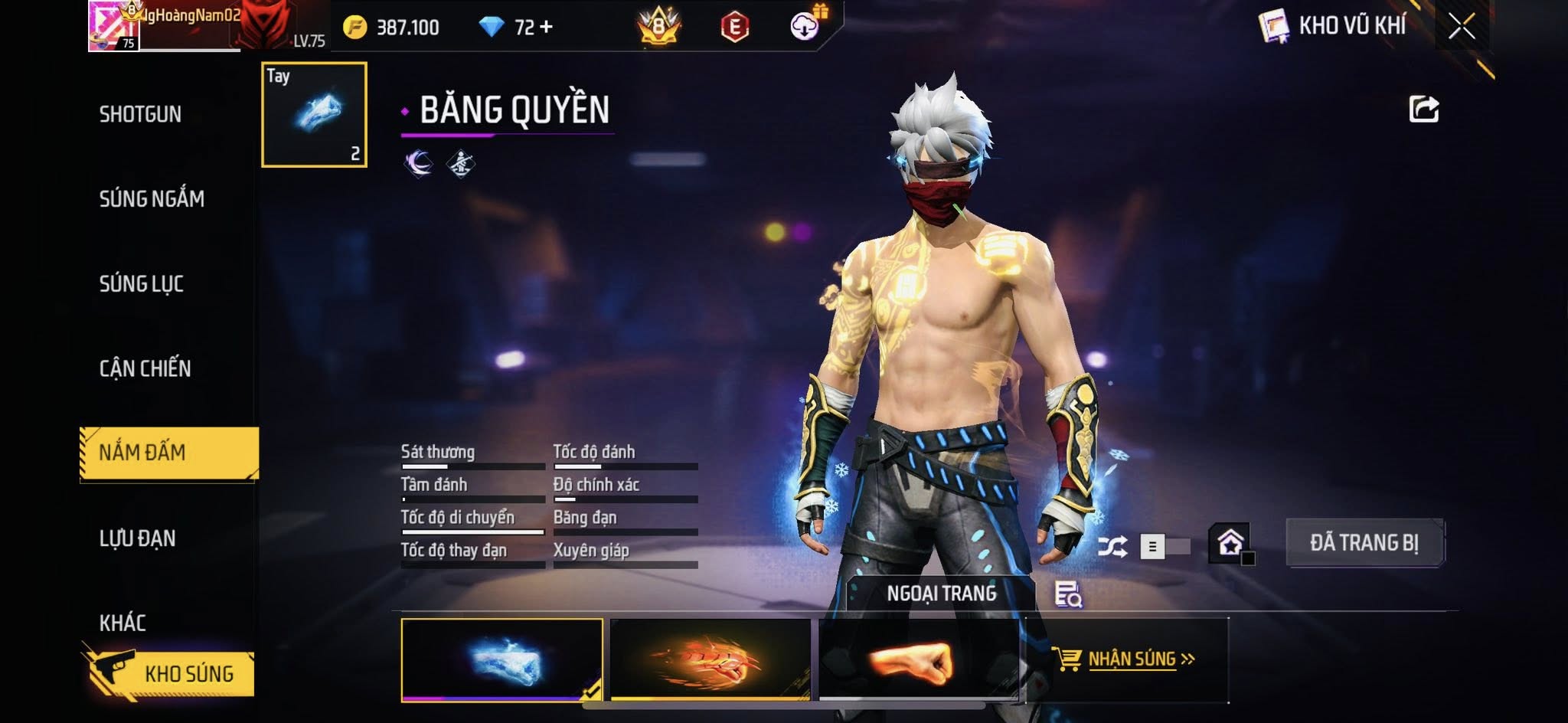Switch to the KHÁC category
Image resolution: width=1568 pixels, height=723 pixels.
122,623
